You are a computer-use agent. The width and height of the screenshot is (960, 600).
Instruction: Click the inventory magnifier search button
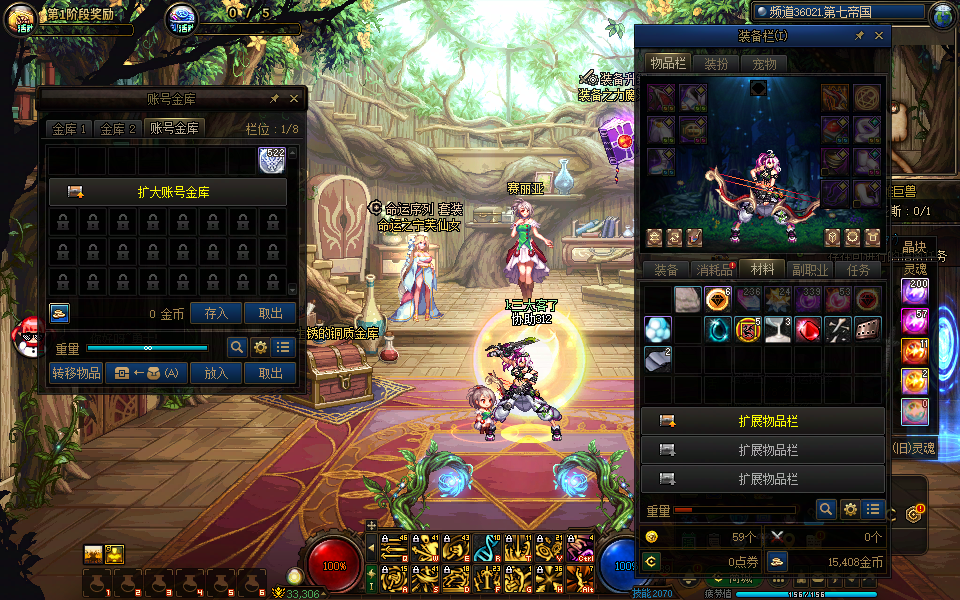(826, 509)
